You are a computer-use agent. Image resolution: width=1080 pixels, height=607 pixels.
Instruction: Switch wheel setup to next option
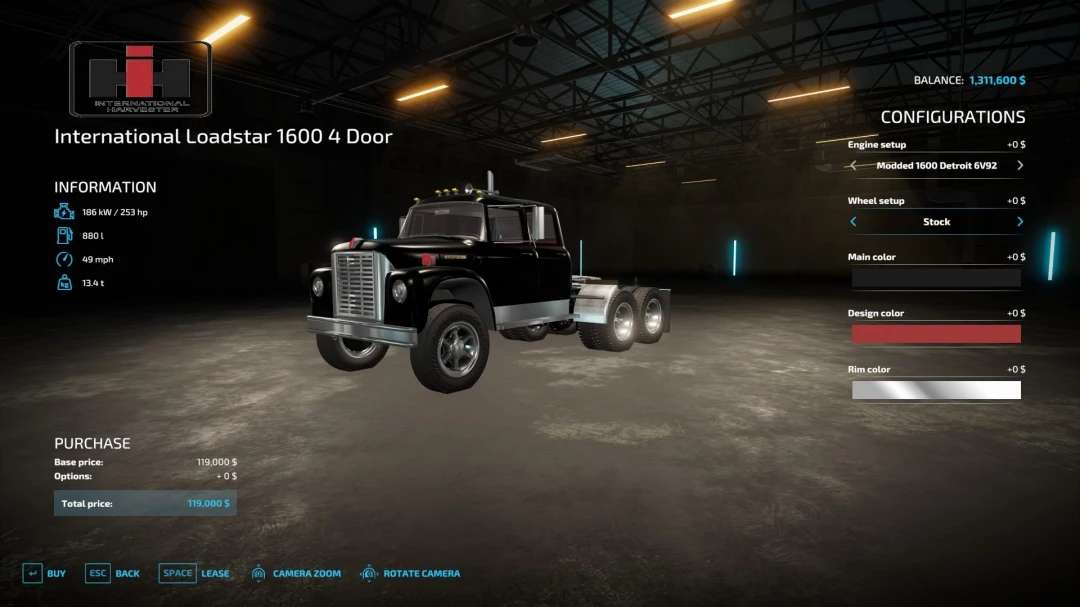[1020, 222]
